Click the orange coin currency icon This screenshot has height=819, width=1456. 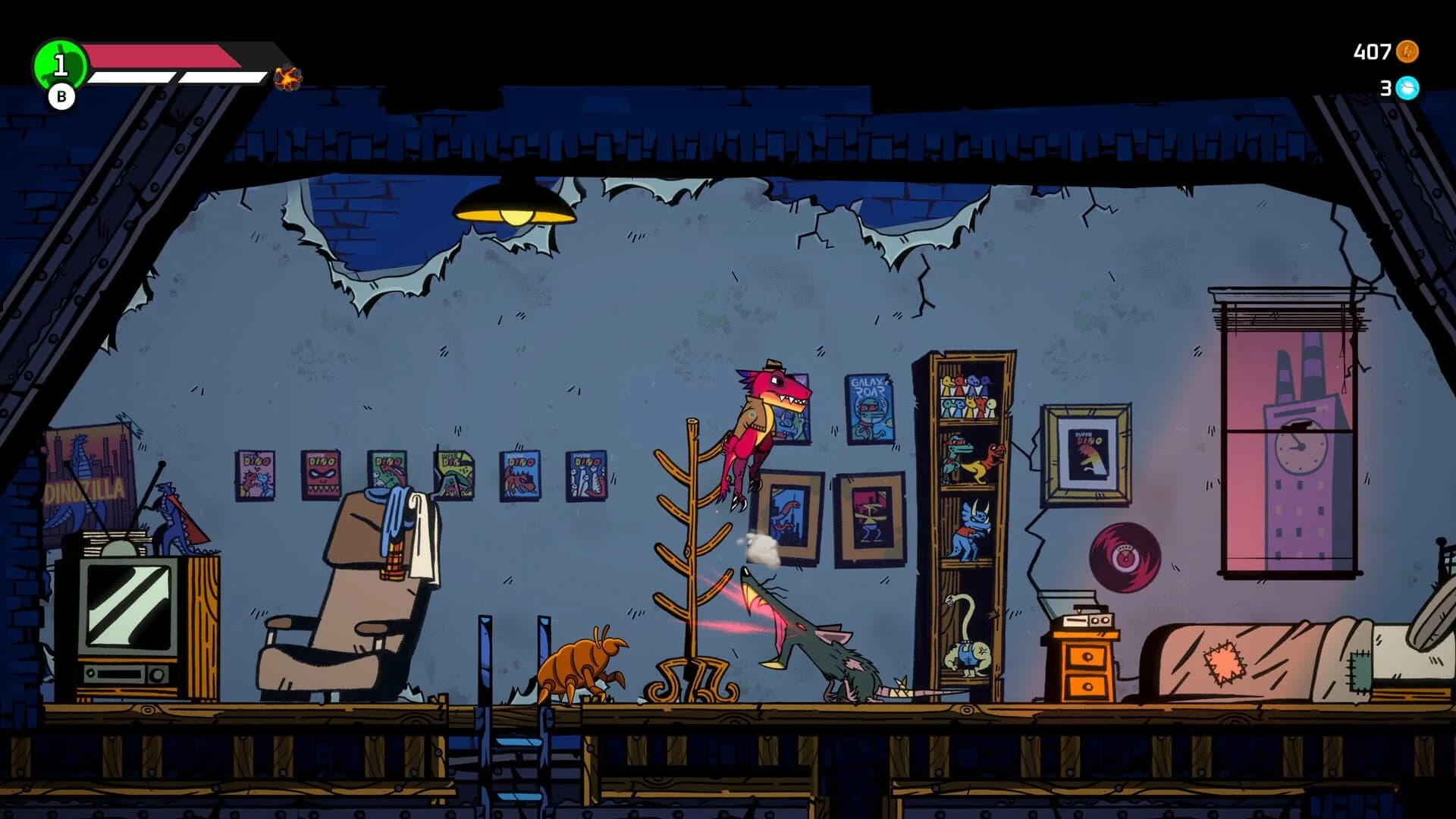[1407, 52]
